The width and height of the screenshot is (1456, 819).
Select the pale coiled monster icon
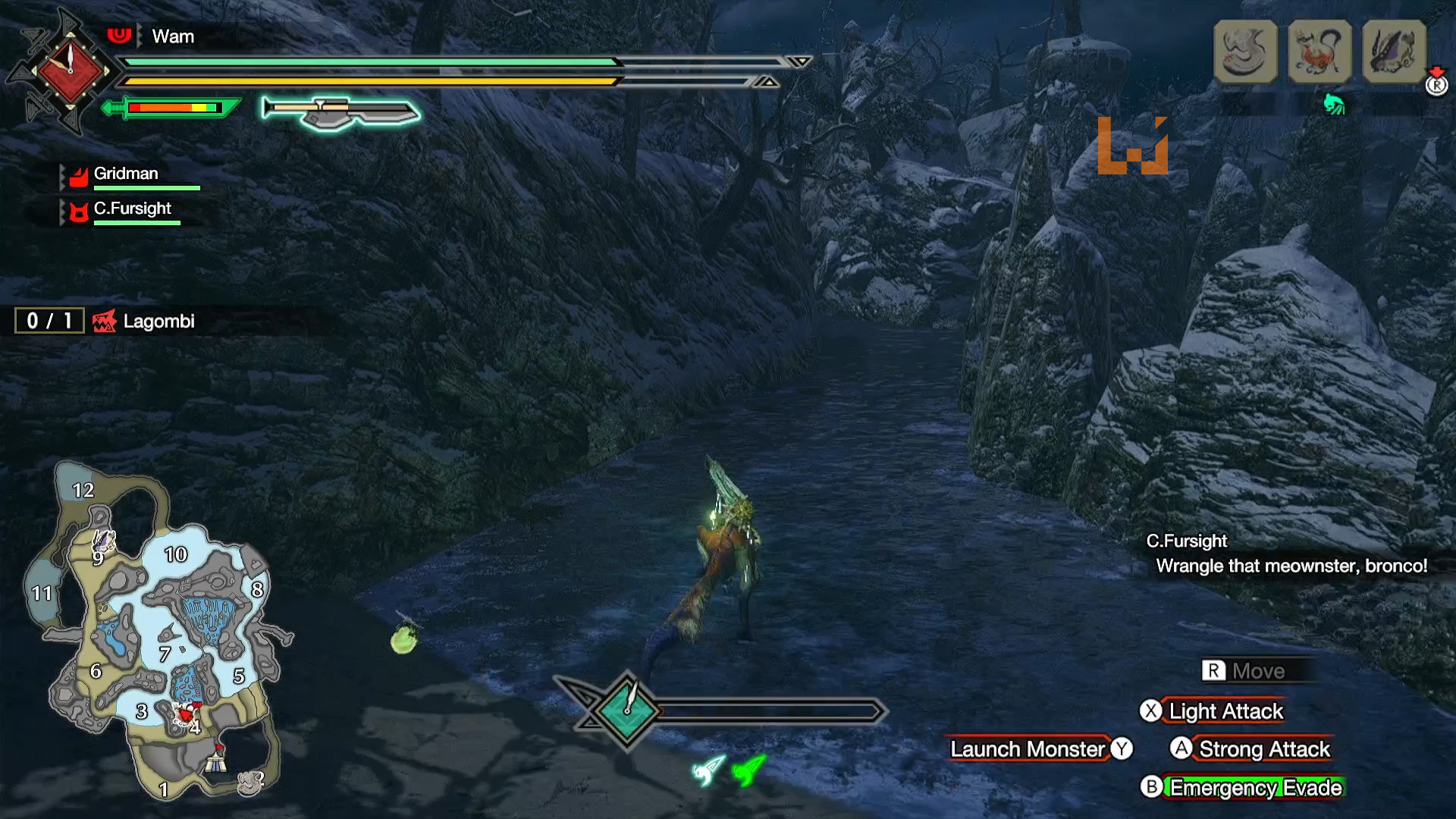pyautogui.click(x=1245, y=52)
